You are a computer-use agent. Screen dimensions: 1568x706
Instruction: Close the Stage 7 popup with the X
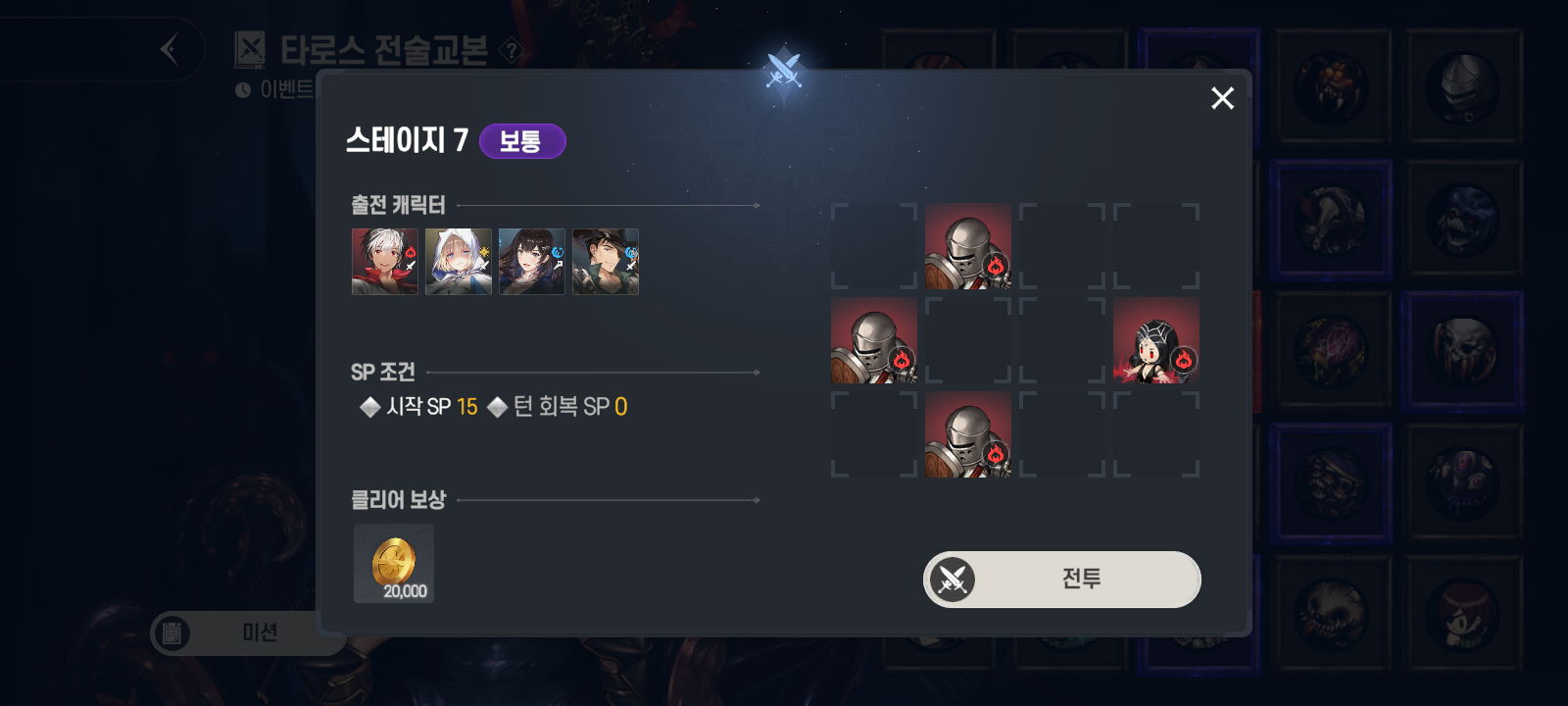click(x=1222, y=98)
